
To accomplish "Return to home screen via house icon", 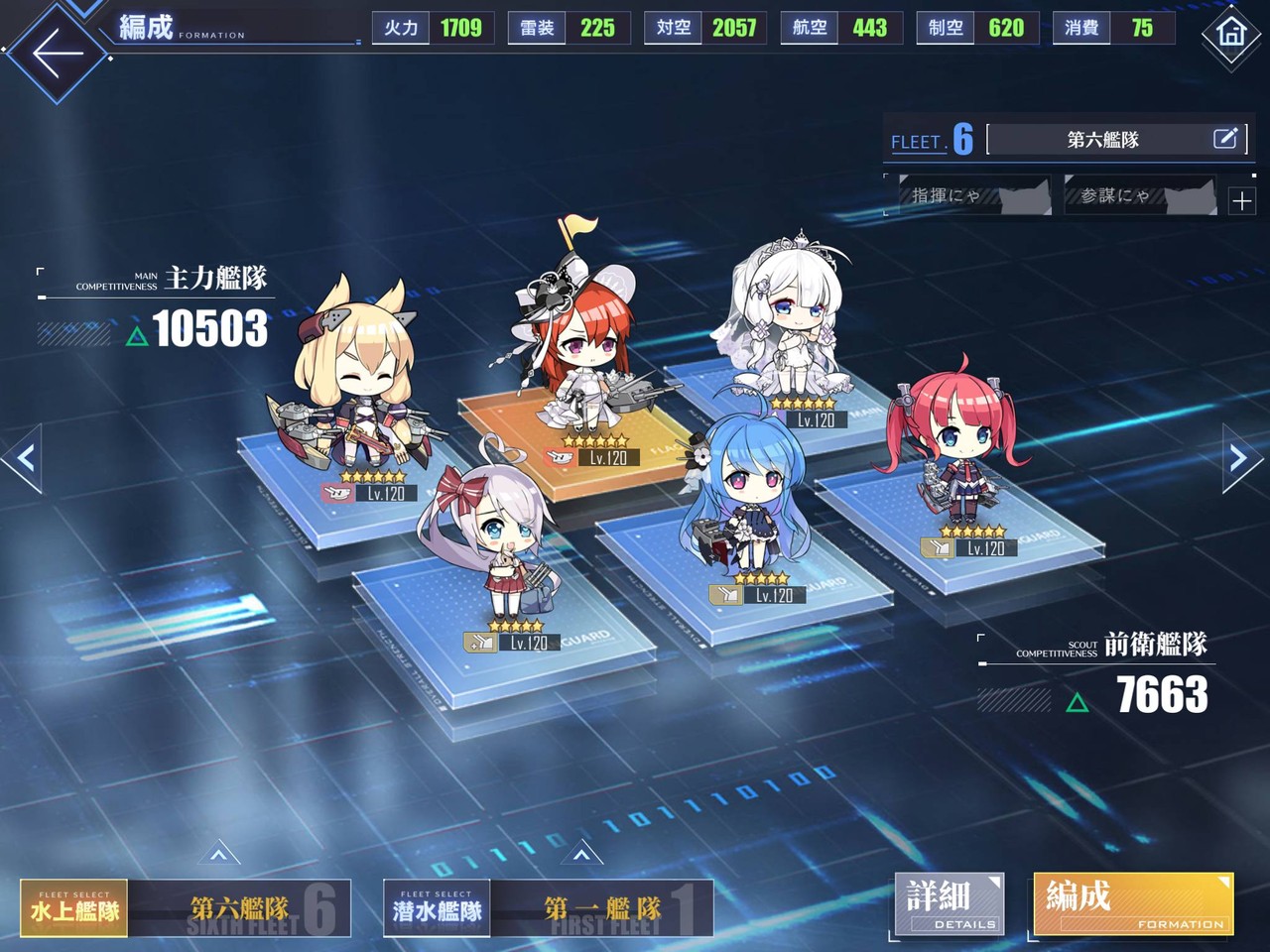I will (x=1230, y=35).
